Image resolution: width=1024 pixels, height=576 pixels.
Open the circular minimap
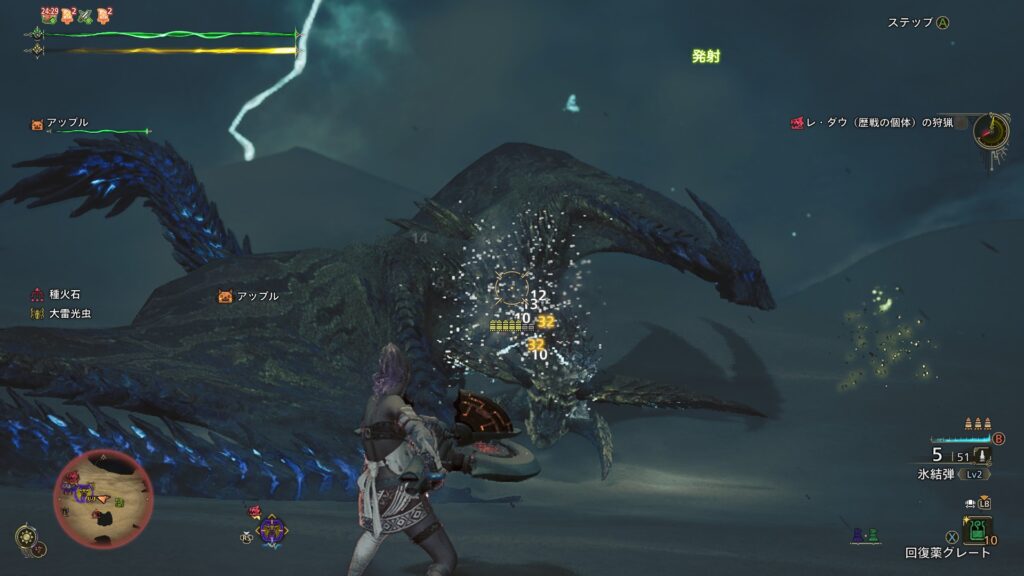point(103,499)
